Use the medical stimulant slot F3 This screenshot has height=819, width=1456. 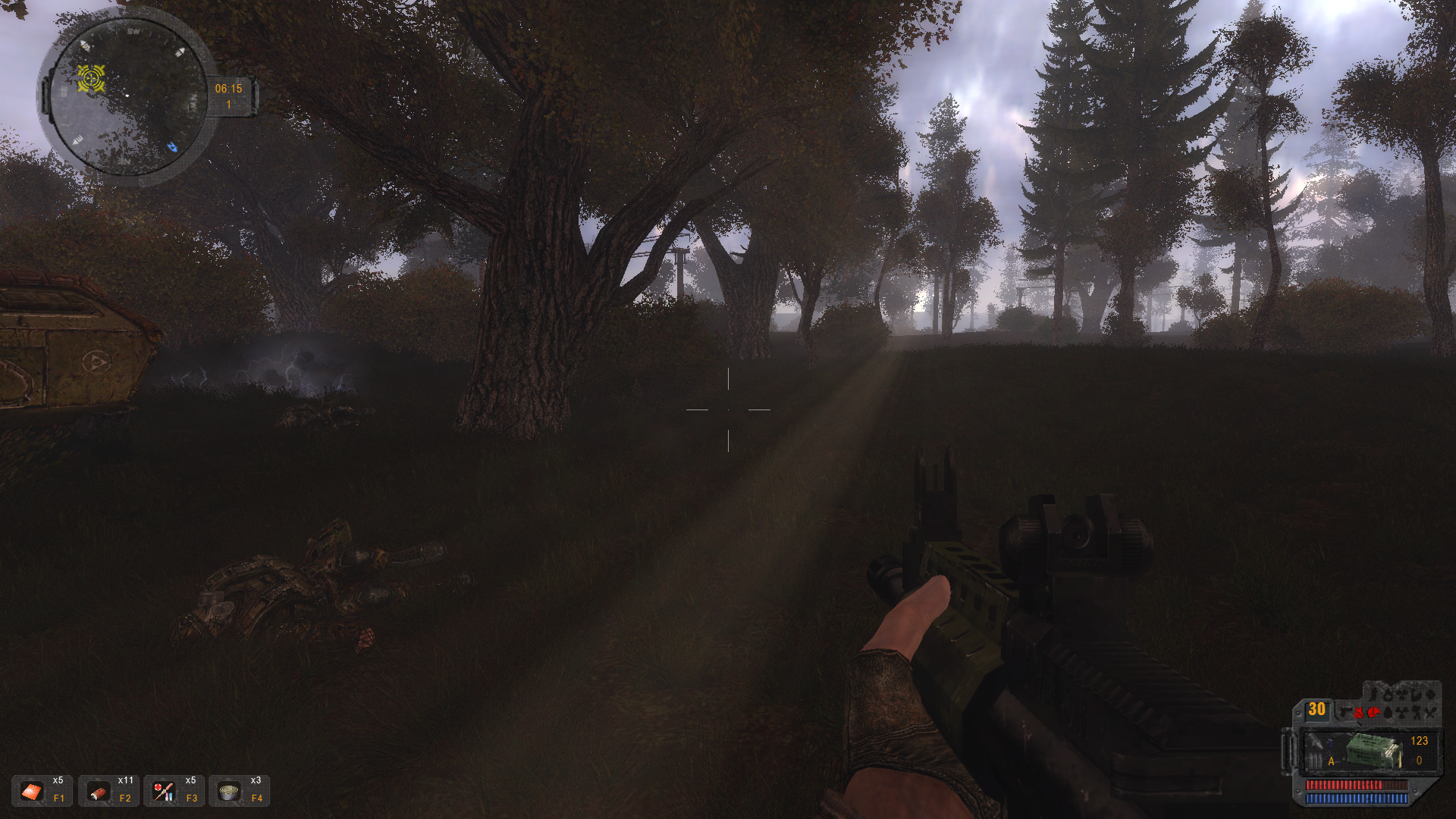[163, 792]
